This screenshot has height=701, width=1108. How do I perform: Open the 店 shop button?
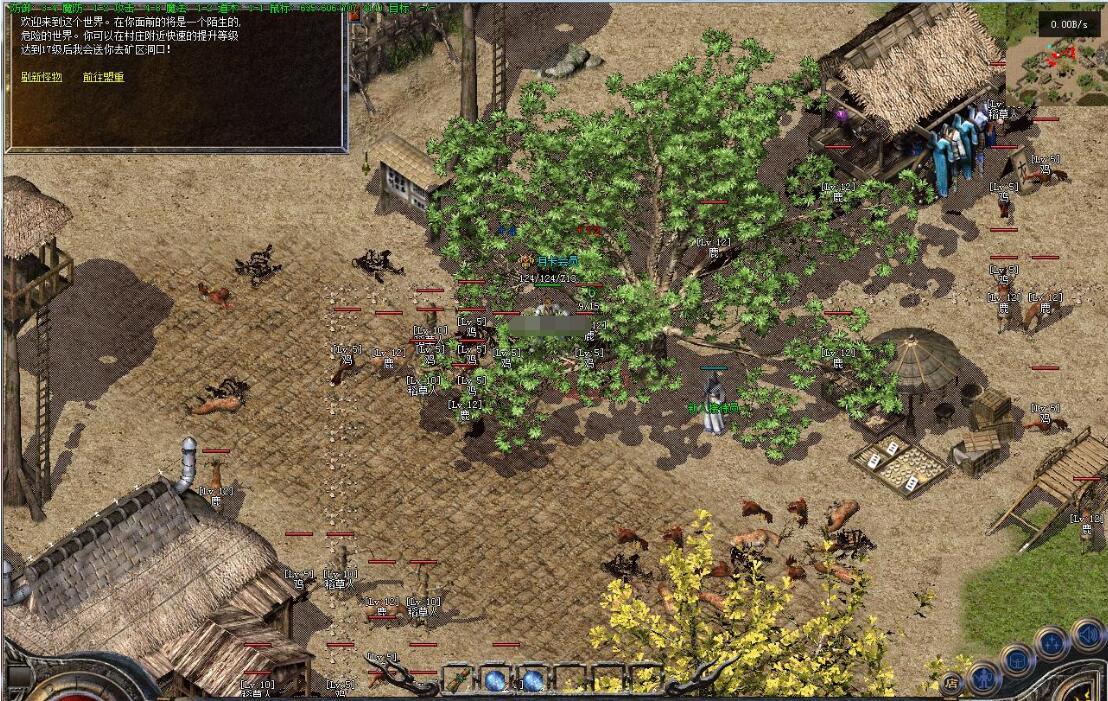pyautogui.click(x=949, y=684)
